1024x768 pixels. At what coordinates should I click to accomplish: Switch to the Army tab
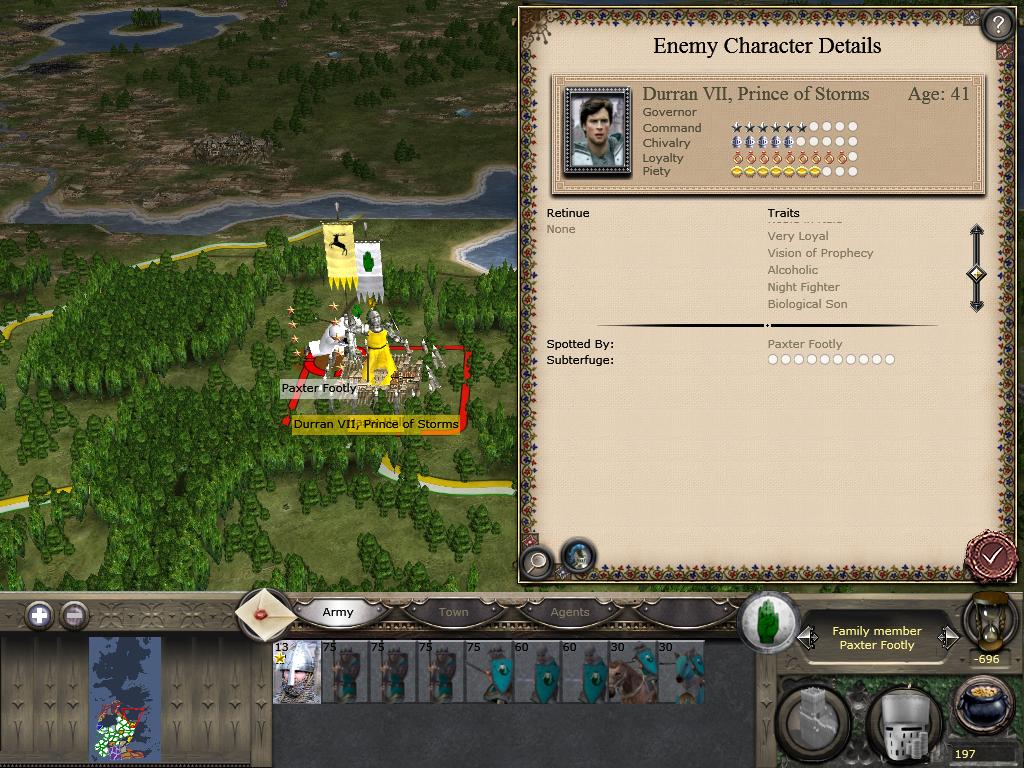(x=338, y=612)
